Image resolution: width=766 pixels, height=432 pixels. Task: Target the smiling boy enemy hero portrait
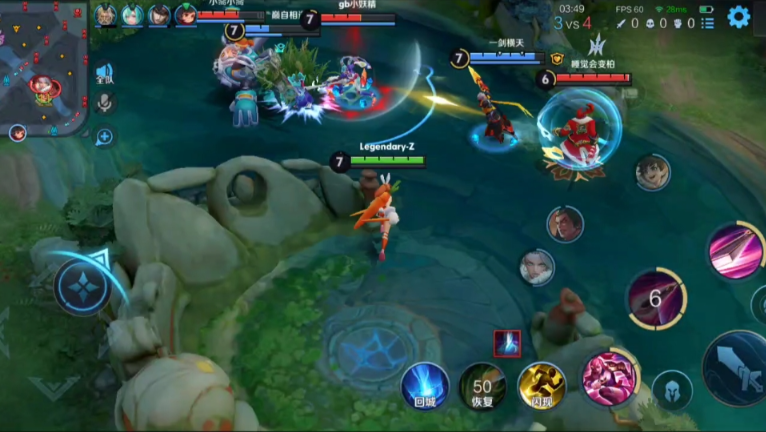652,172
